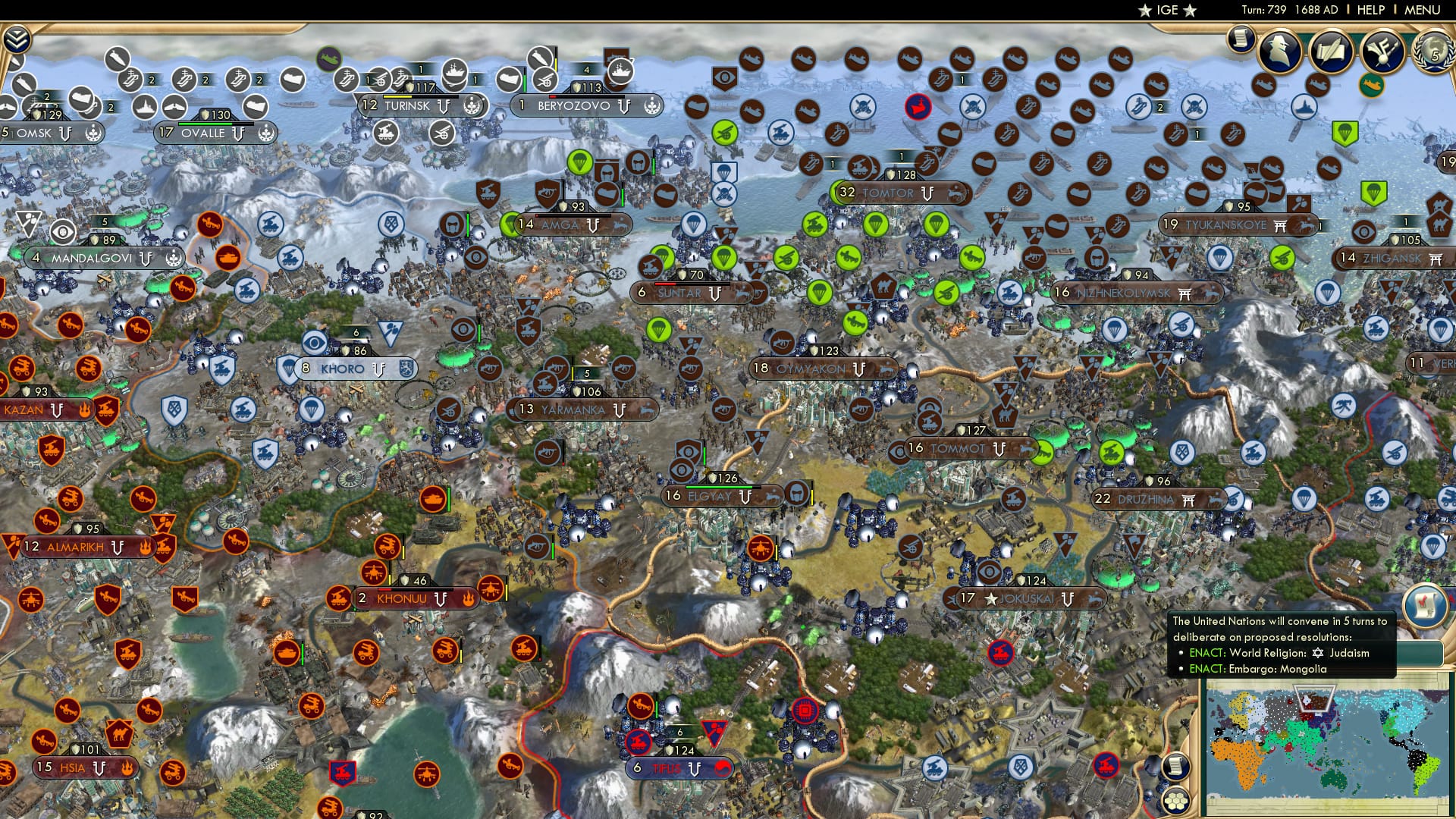Open the Culture overview music-note icon
The height and width of the screenshot is (819, 1456).
(x=1382, y=52)
